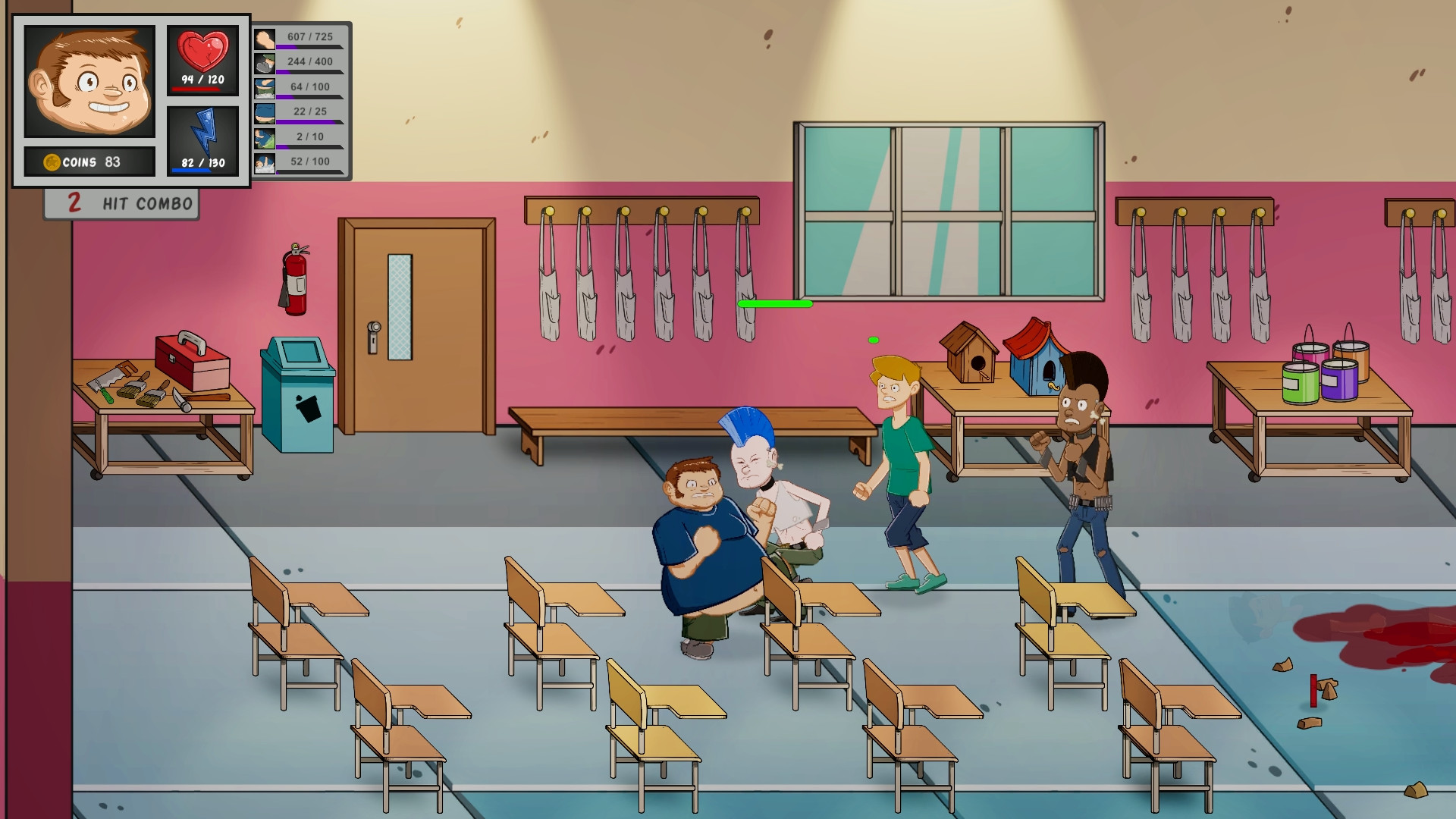Open the belly attack skill icon at 64/100

point(265,86)
